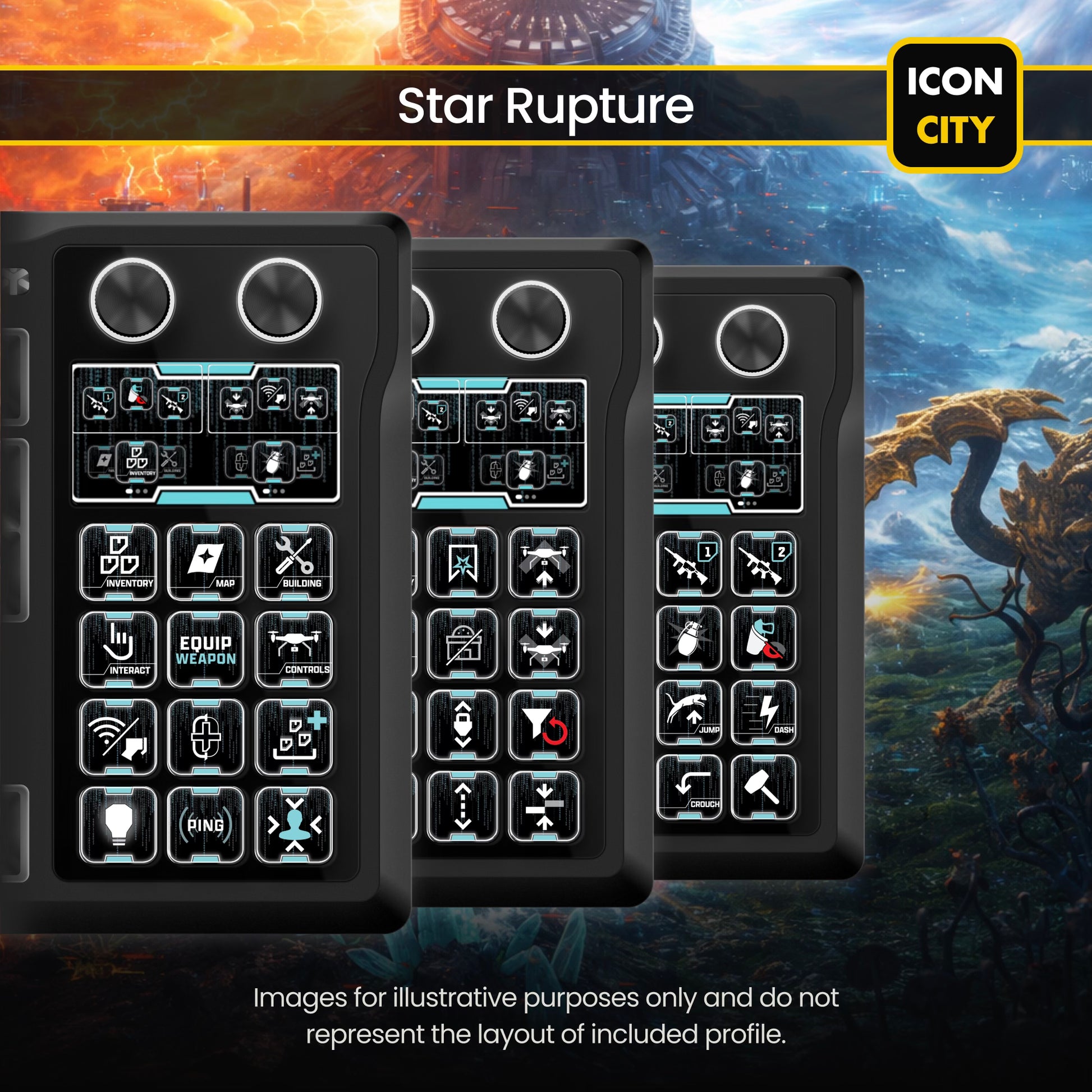Choose the filter reset key with red arrow
The image size is (1092, 1092).
click(544, 724)
